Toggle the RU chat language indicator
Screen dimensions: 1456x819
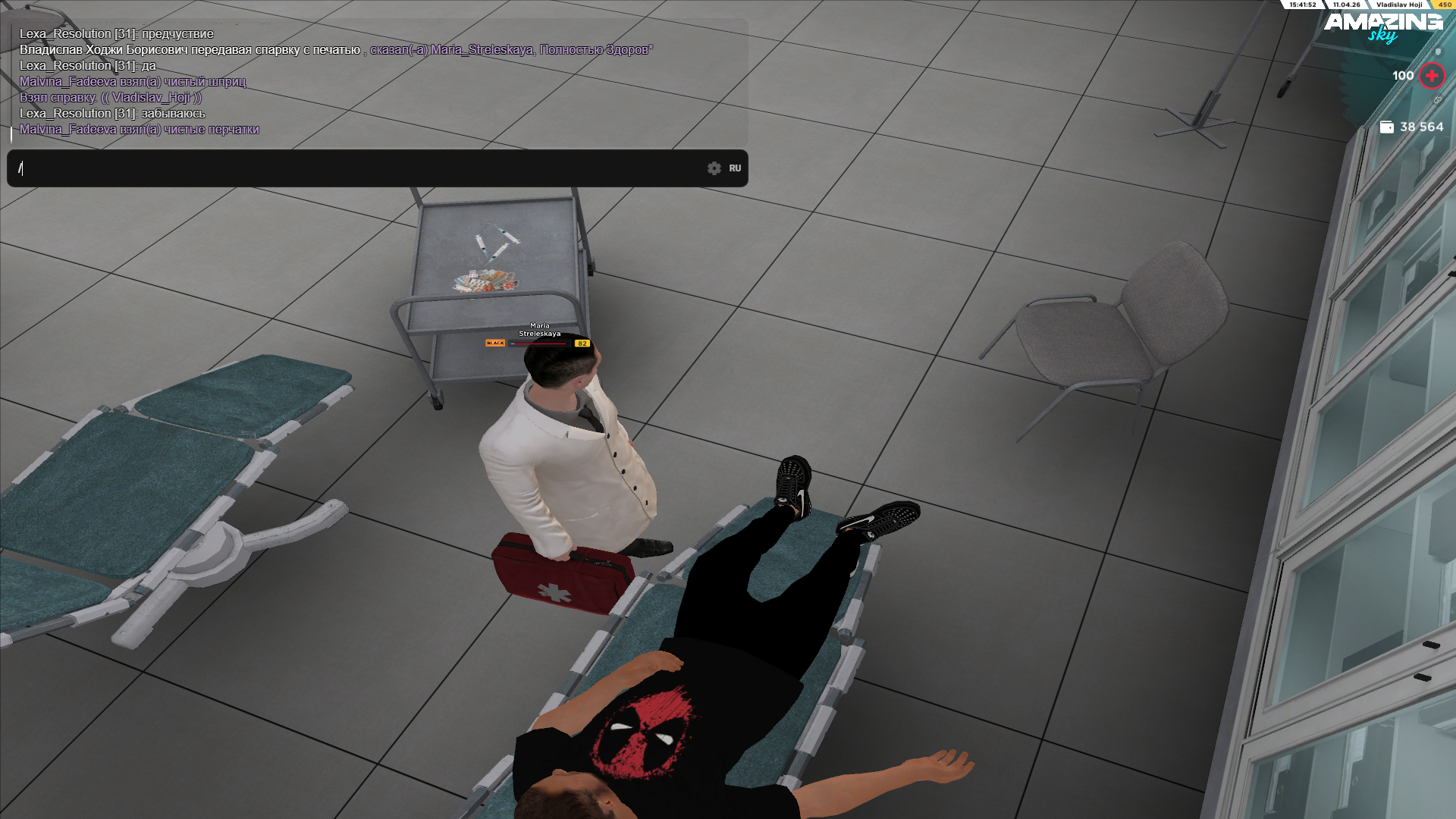point(735,168)
